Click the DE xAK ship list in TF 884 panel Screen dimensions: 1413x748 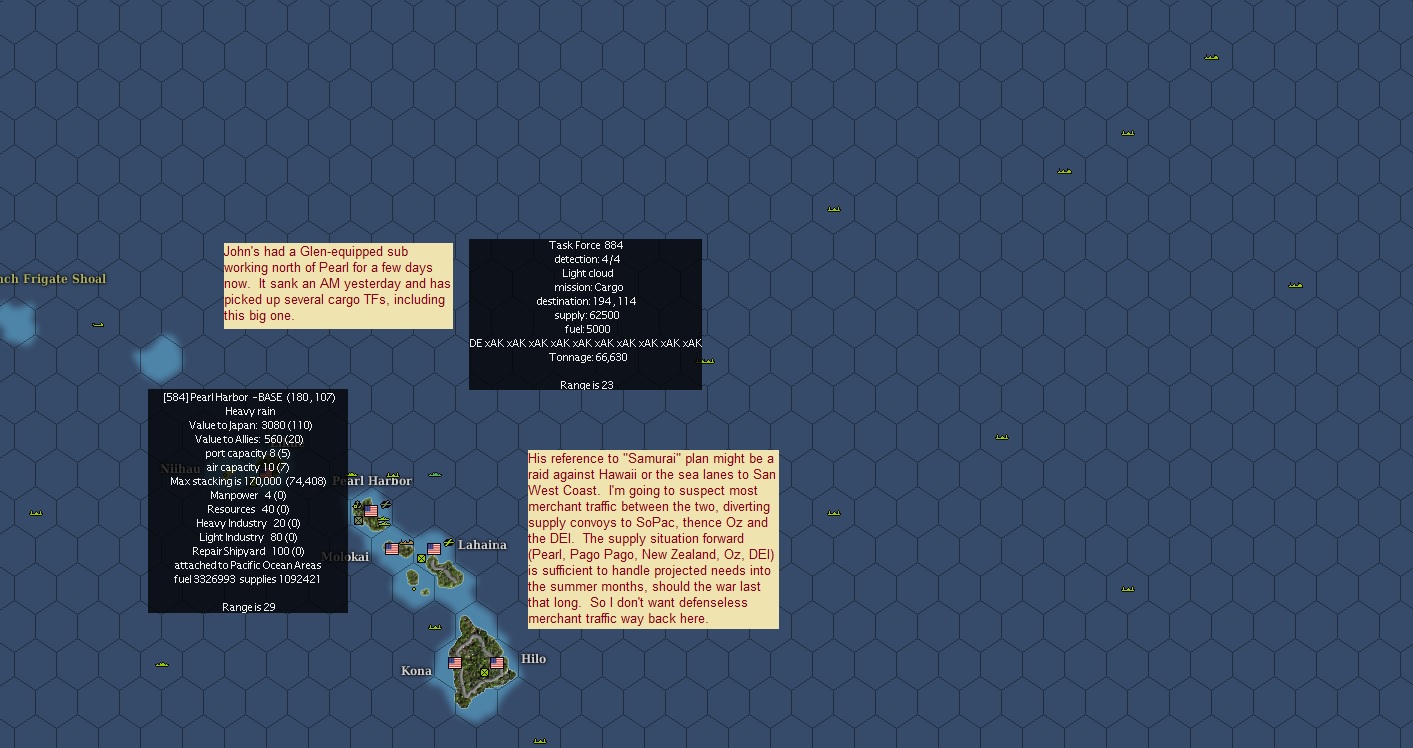tap(585, 342)
